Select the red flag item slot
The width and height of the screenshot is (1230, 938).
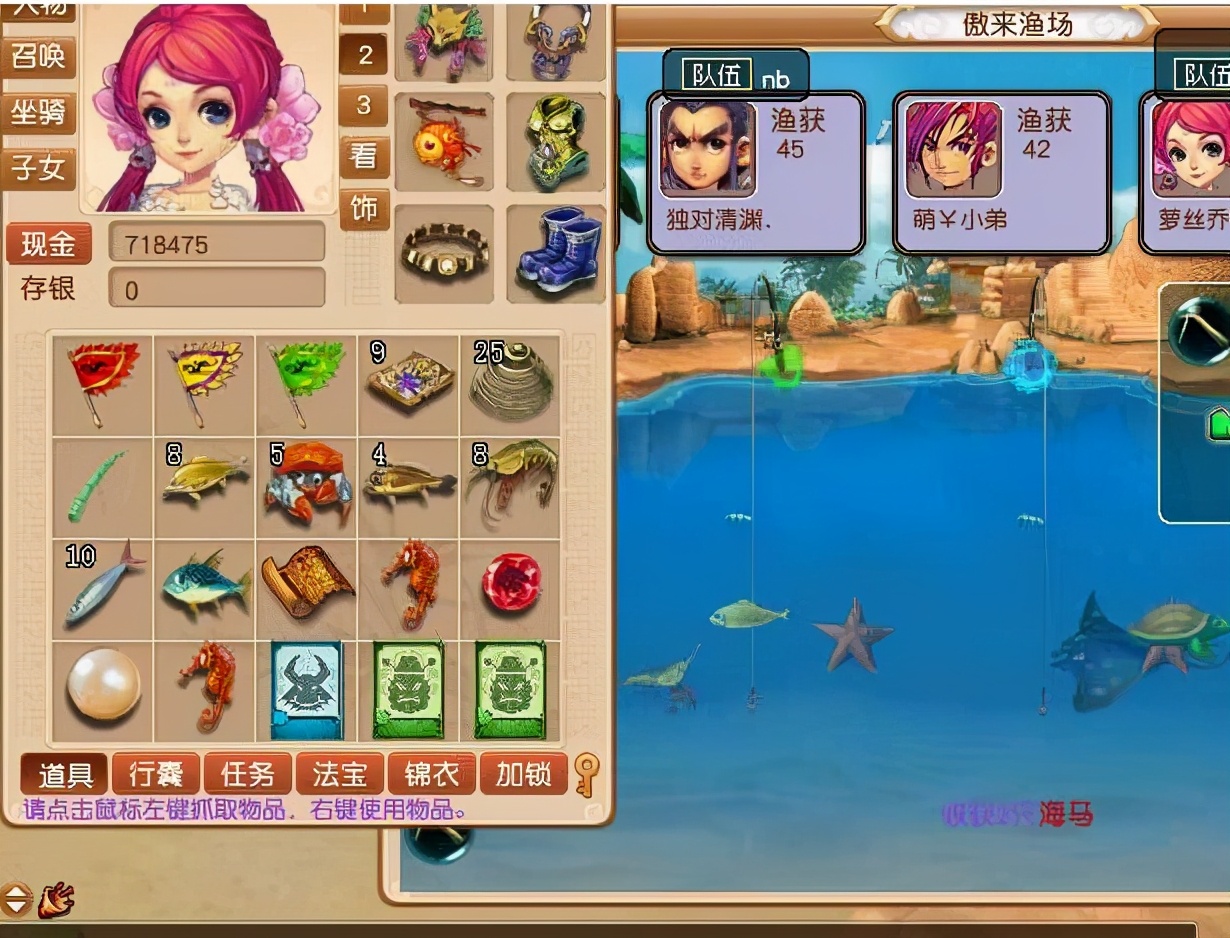pos(103,383)
